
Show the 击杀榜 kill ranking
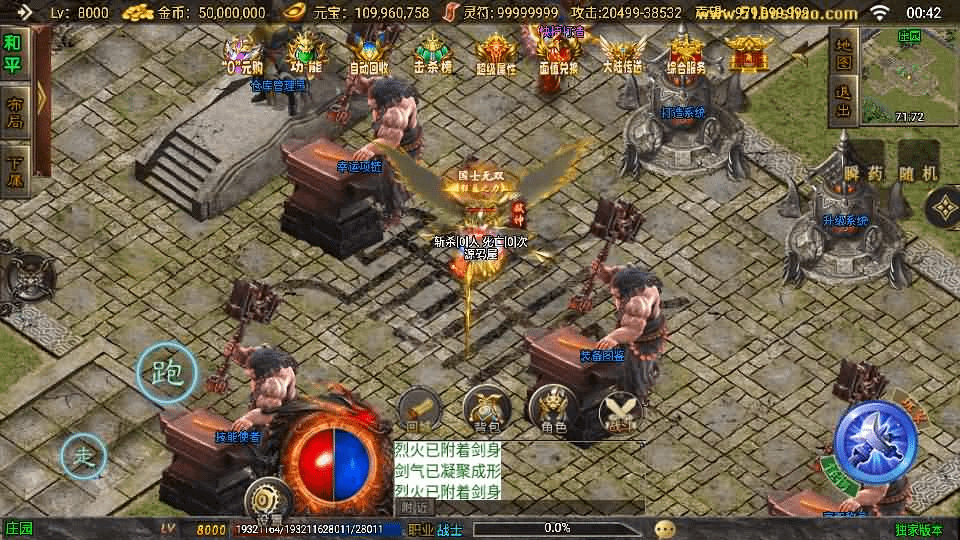(431, 53)
